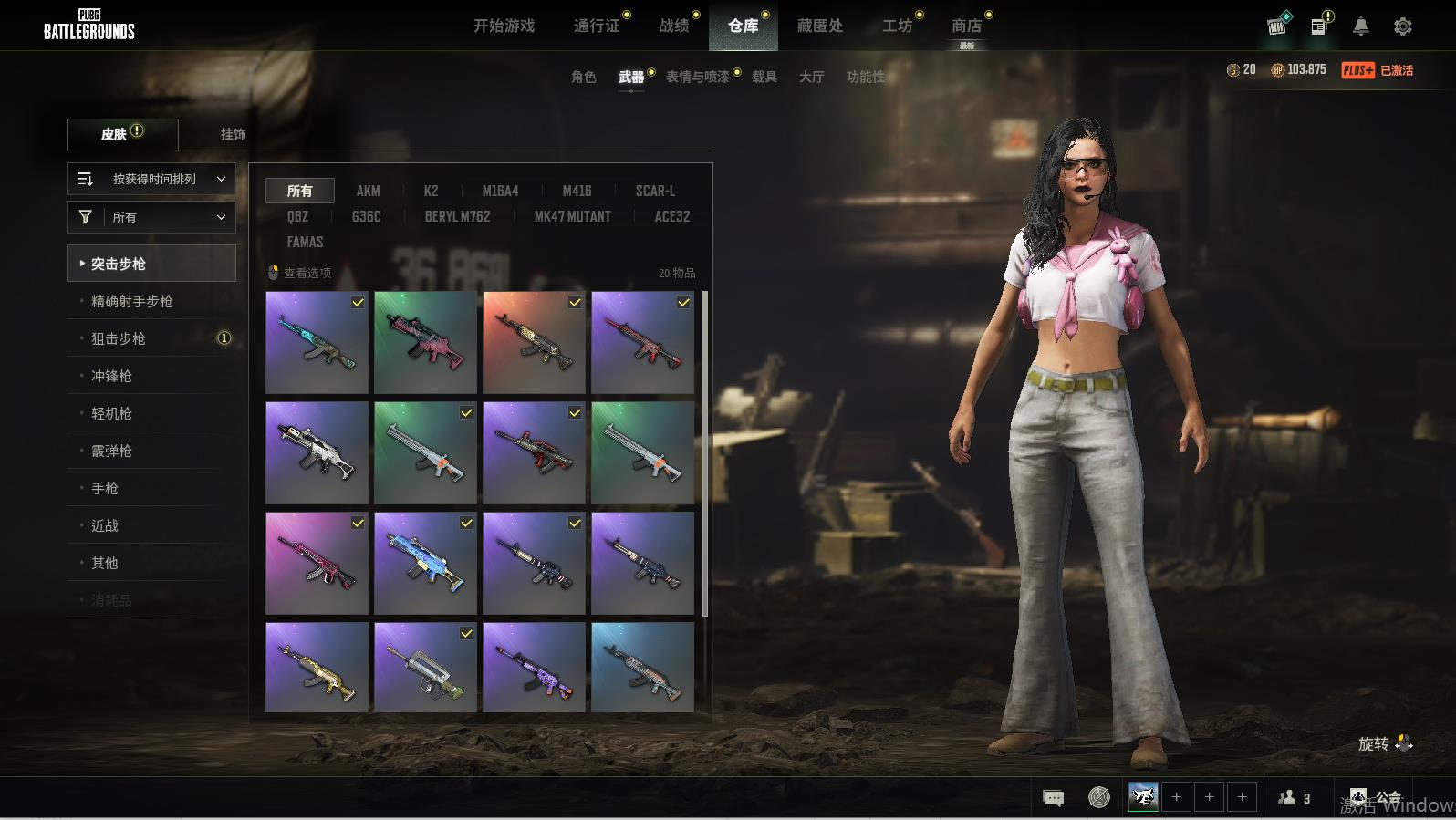This screenshot has width=1456, height=820.
Task: Open the 公会 guild panel
Action: (x=1377, y=797)
